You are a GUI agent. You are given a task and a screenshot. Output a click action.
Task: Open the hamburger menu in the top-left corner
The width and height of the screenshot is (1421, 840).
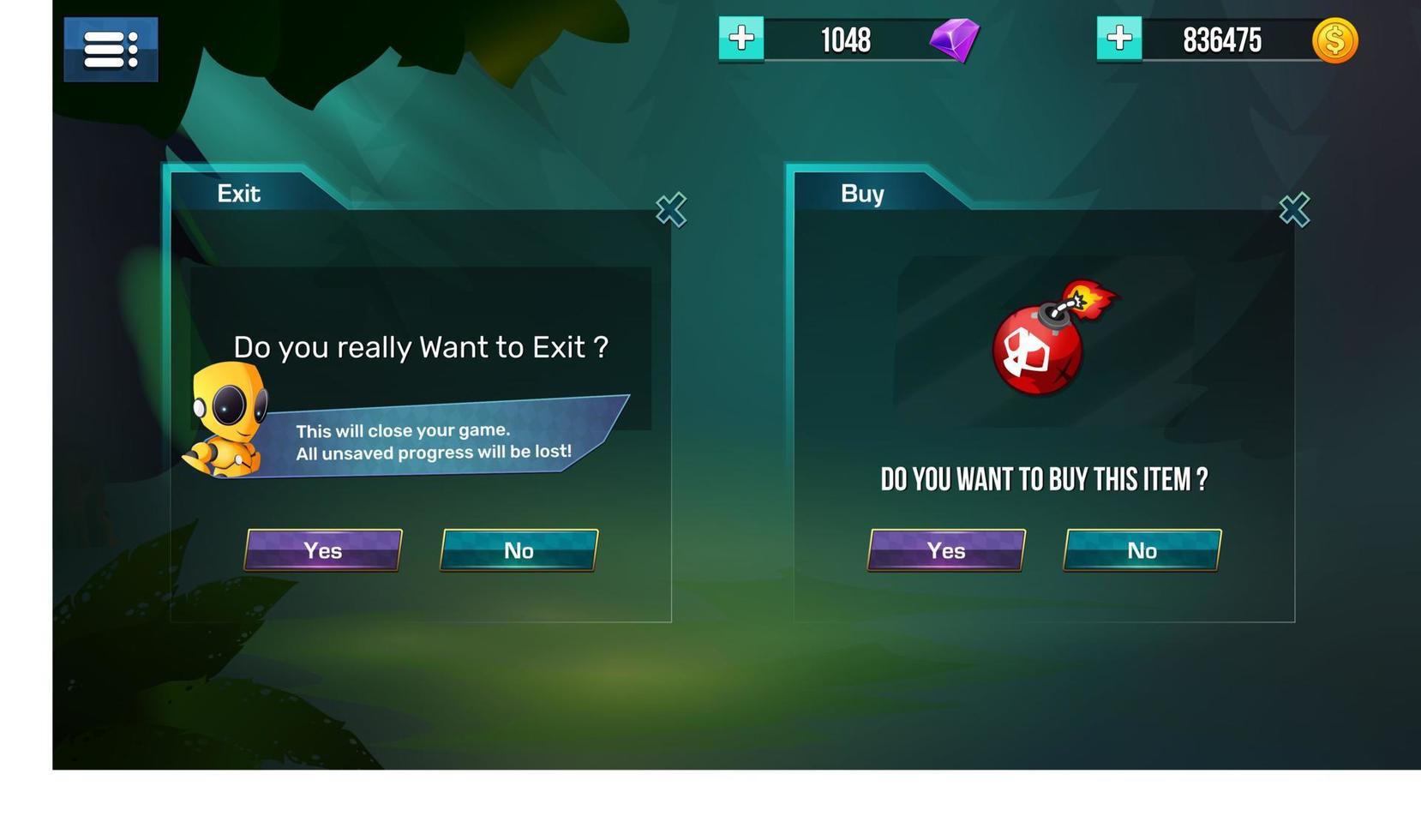(x=110, y=49)
